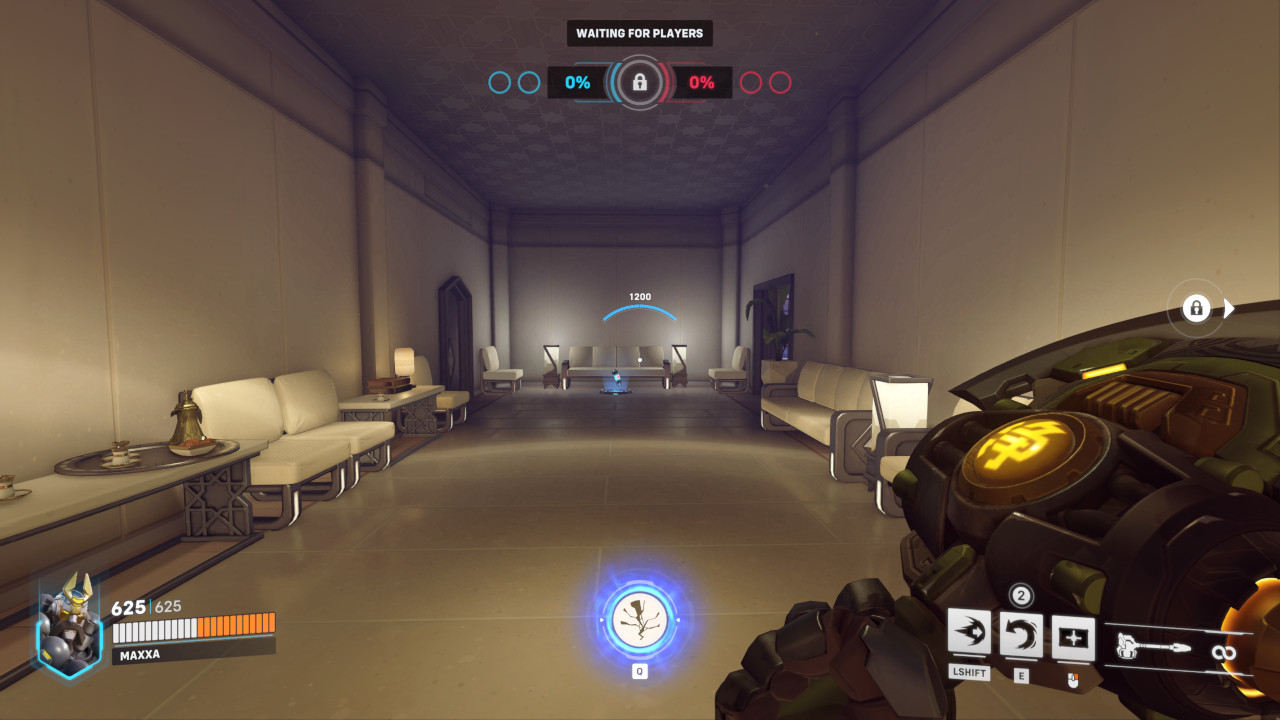This screenshot has height=720, width=1280.
Task: Select the Fortify ability icon
Action: click(968, 632)
